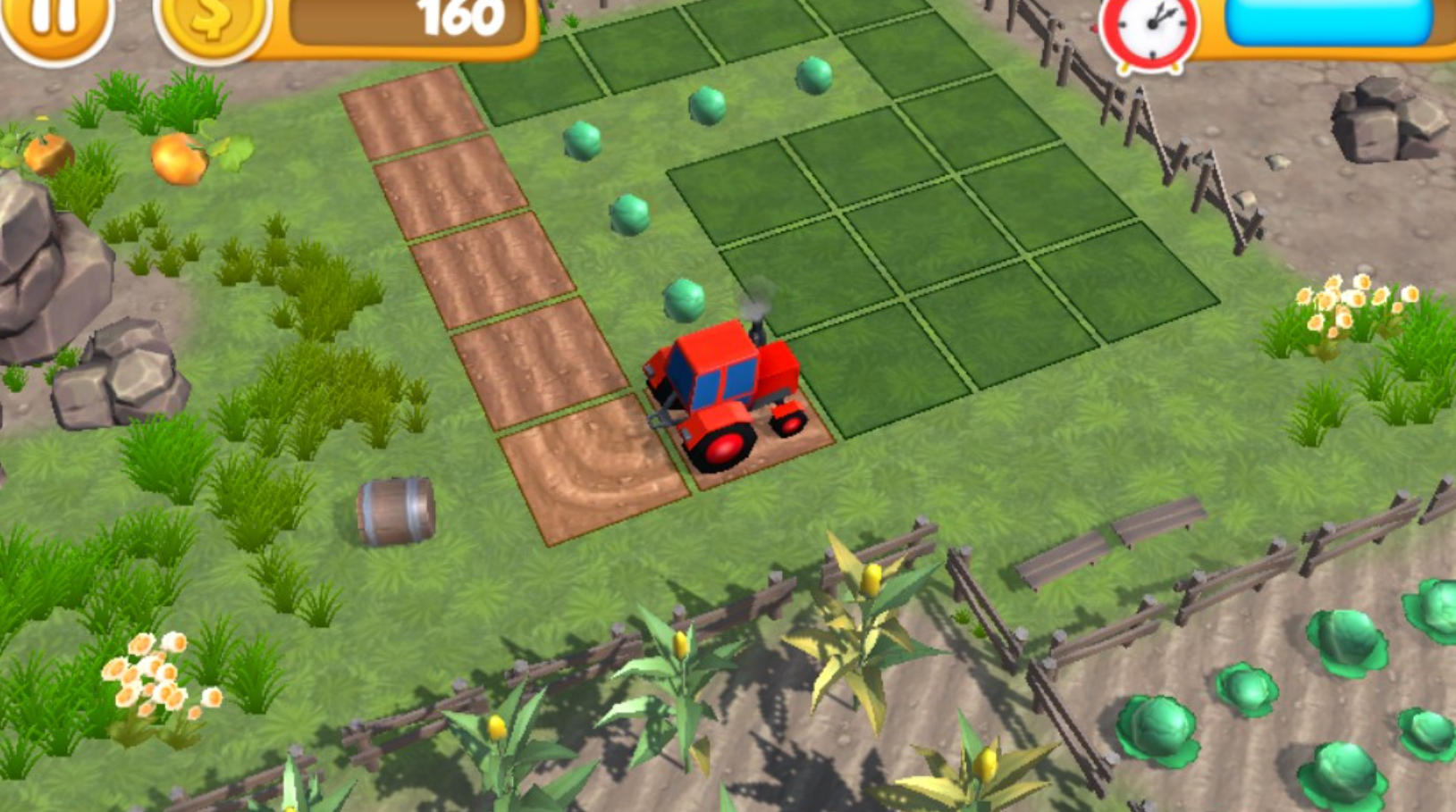Click the cabbage next to the tractor
This screenshot has height=812, width=1456.
click(x=685, y=301)
